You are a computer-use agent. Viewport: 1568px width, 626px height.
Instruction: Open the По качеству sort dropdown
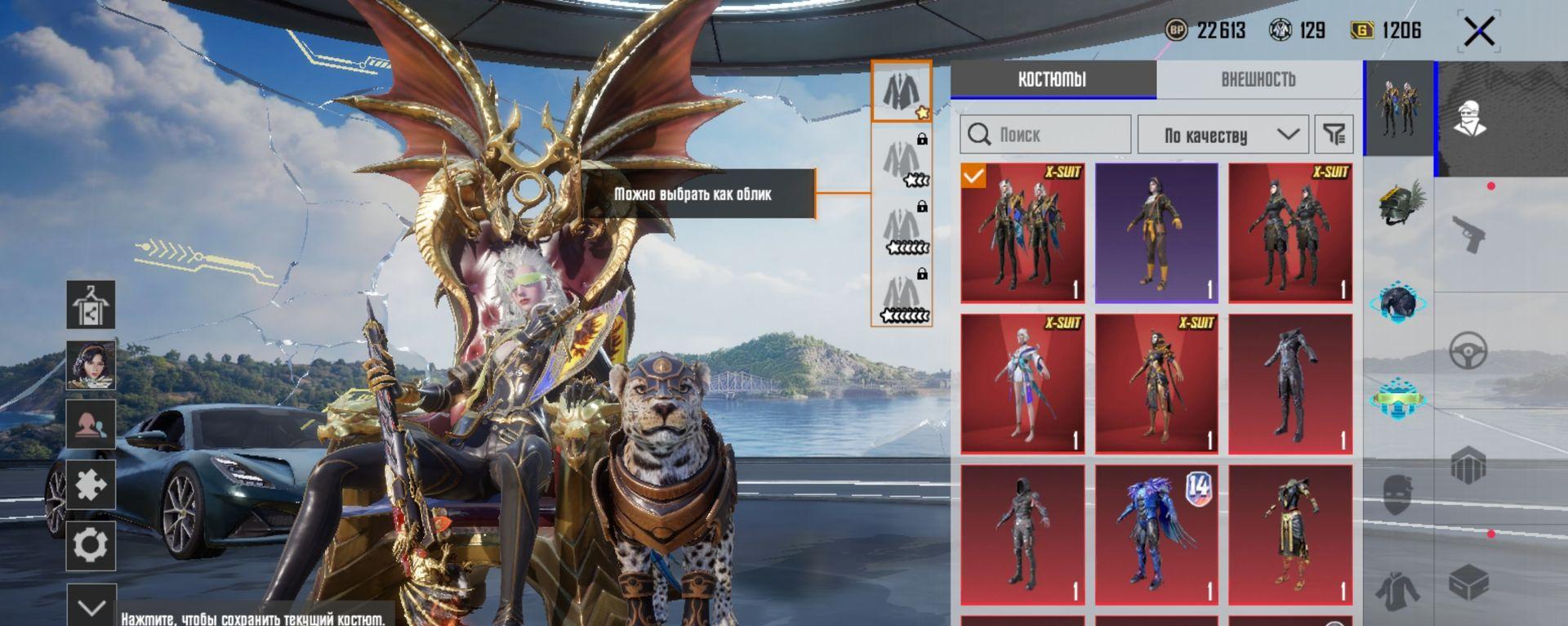click(x=1223, y=135)
